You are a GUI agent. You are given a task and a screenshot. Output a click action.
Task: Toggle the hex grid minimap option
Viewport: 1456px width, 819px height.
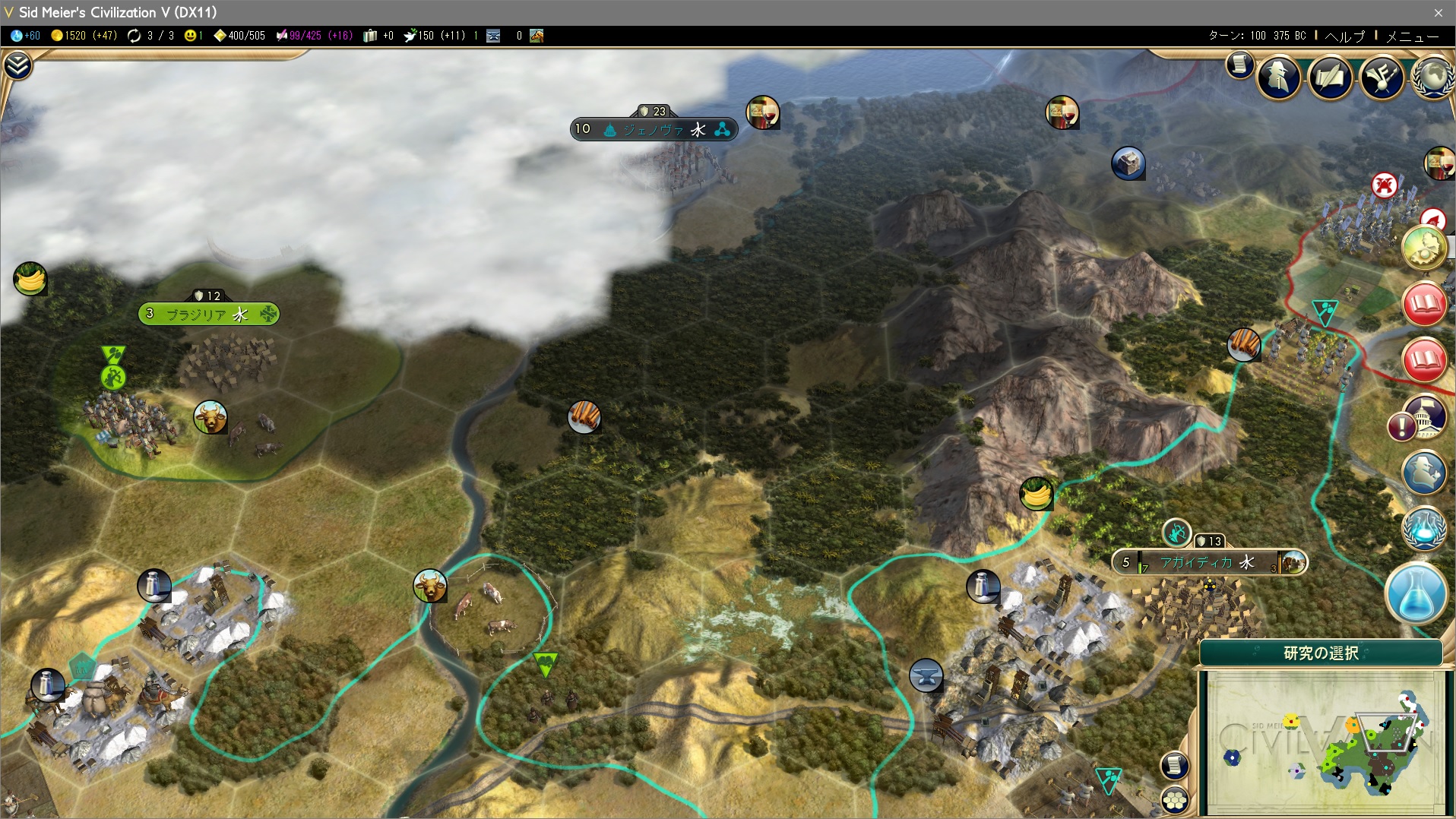(x=1175, y=800)
